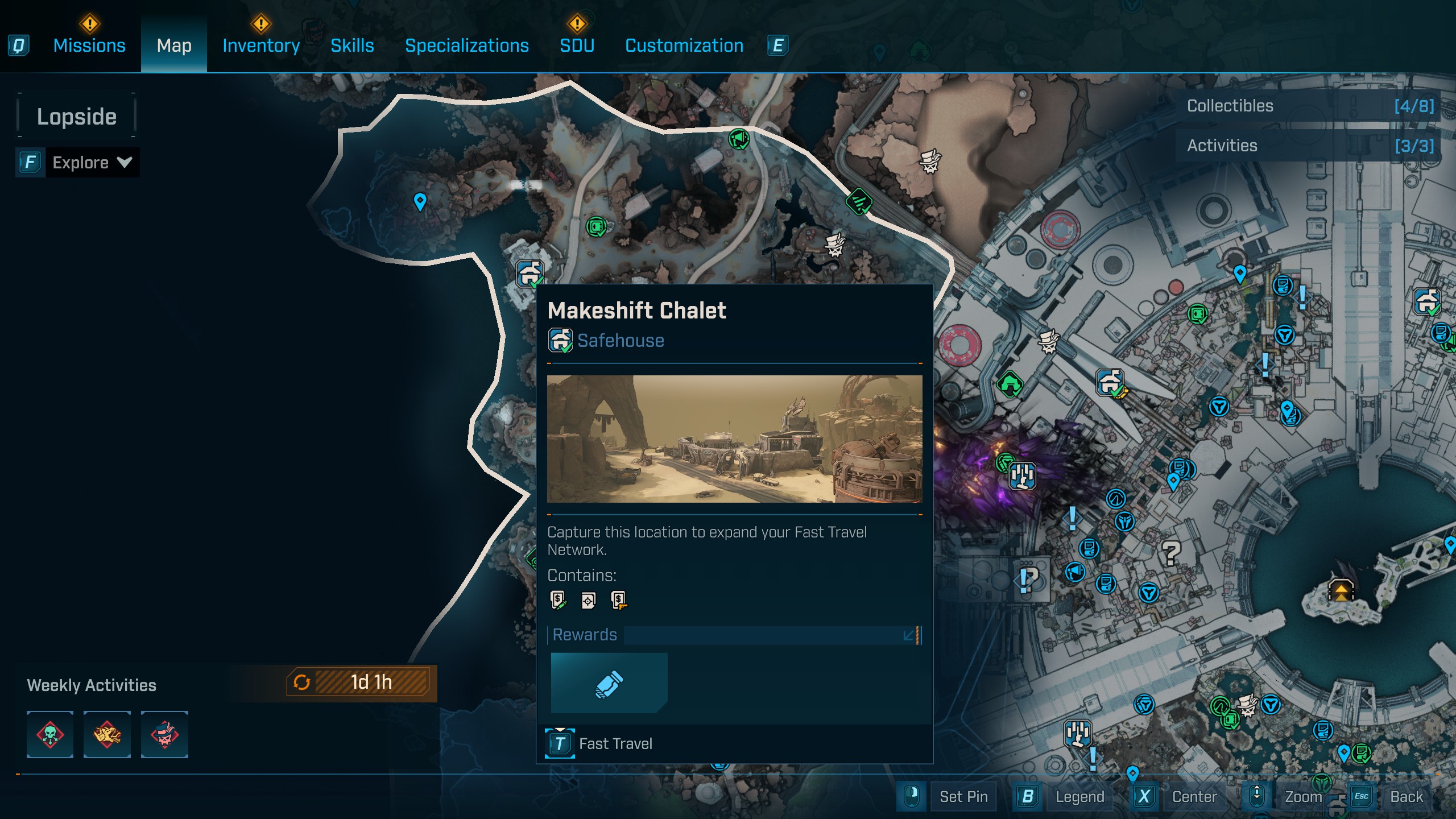Select the Makeshift Chalet safehouse map marker
The height and width of the screenshot is (819, 1456).
point(530,274)
